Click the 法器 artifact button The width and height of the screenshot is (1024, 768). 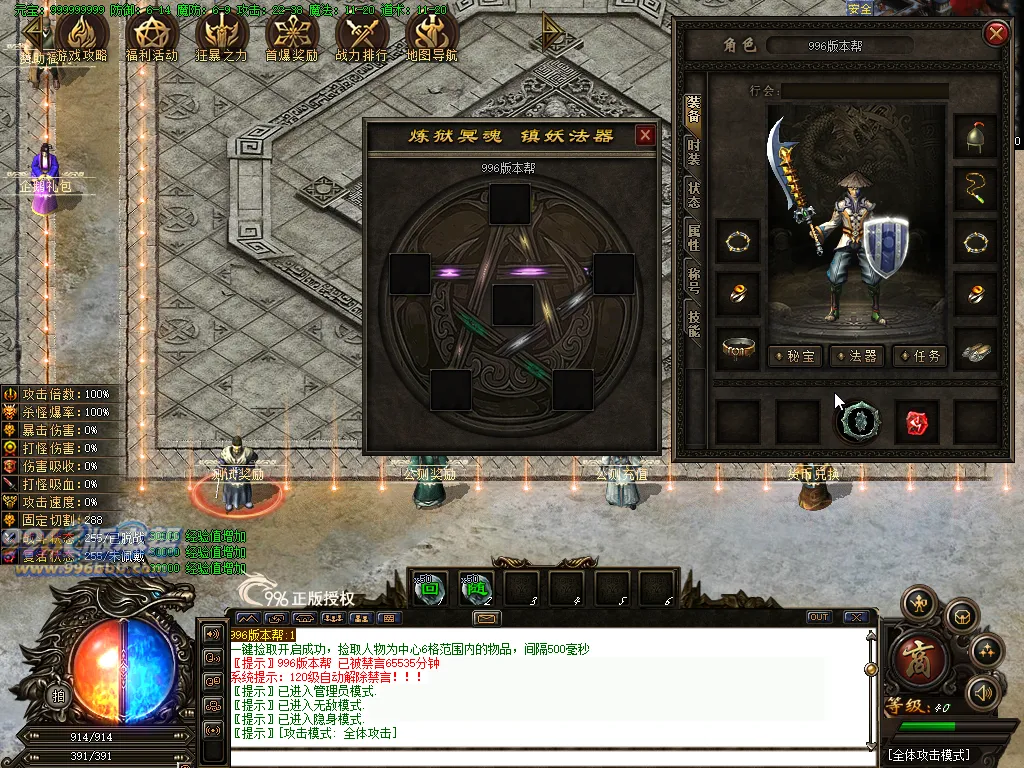click(858, 355)
